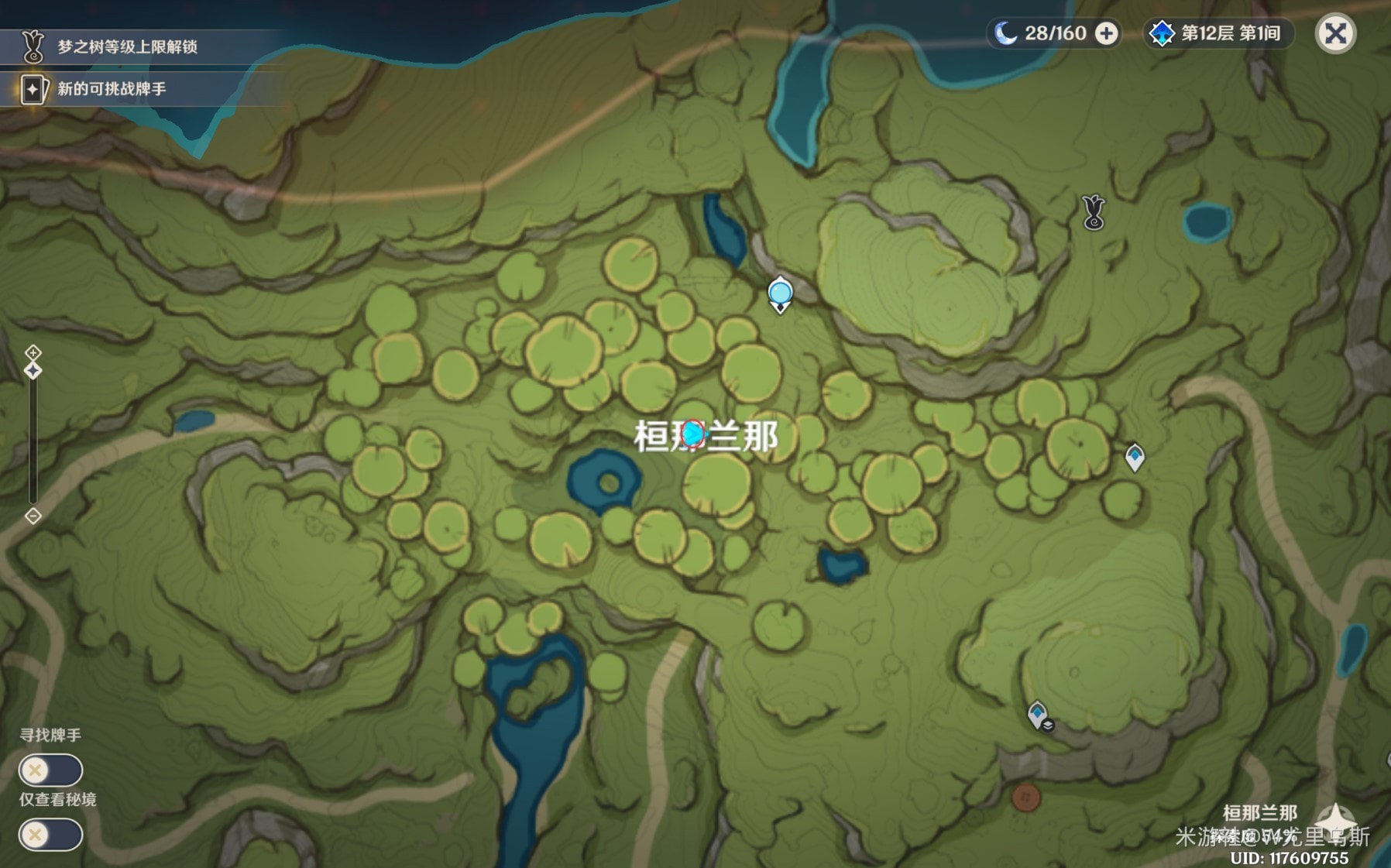Add Original Resin with the plus button
The width and height of the screenshot is (1391, 868).
pos(1107,34)
